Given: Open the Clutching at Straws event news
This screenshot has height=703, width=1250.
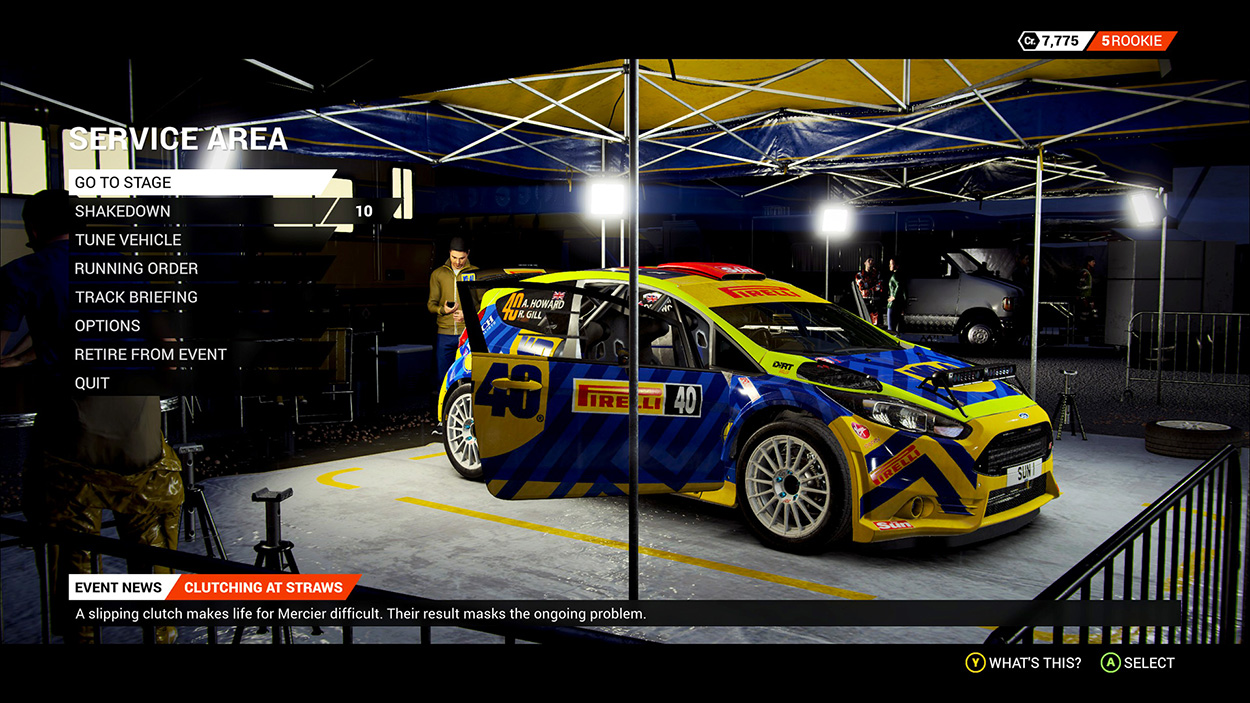Looking at the screenshot, I should pos(263,588).
